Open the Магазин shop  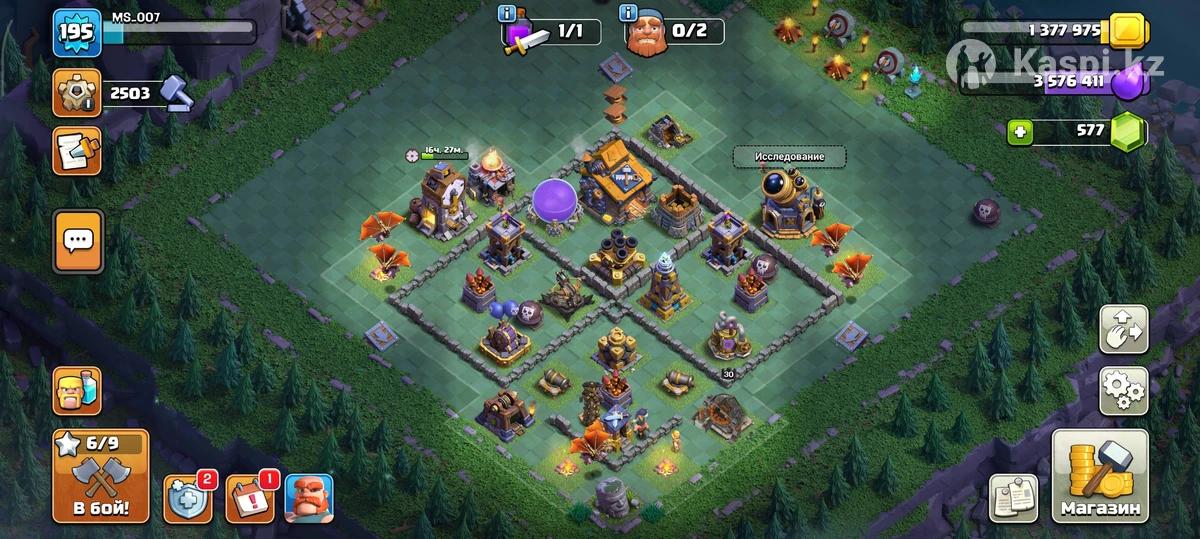tap(1100, 477)
